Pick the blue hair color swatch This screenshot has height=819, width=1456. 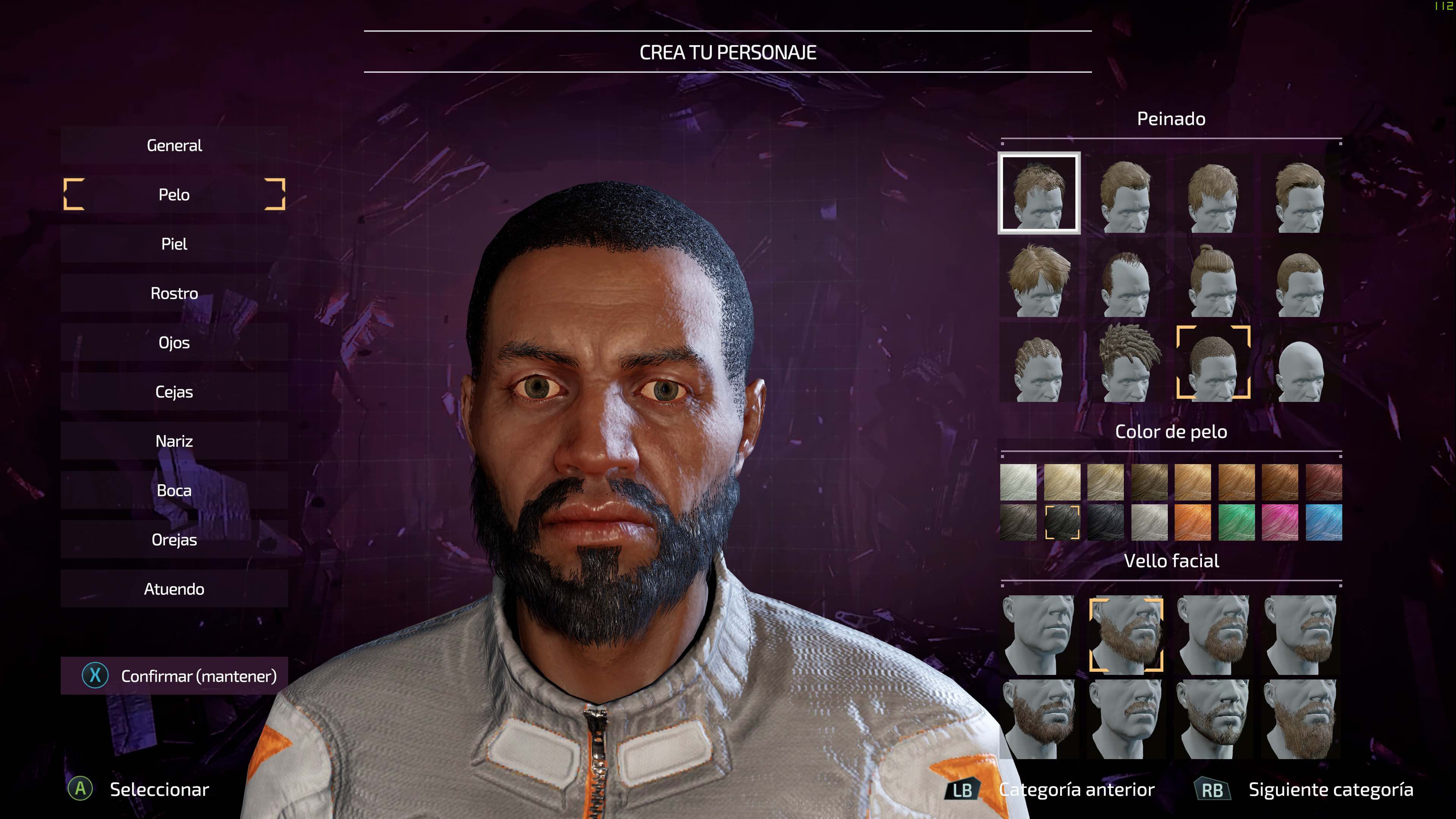click(x=1324, y=522)
